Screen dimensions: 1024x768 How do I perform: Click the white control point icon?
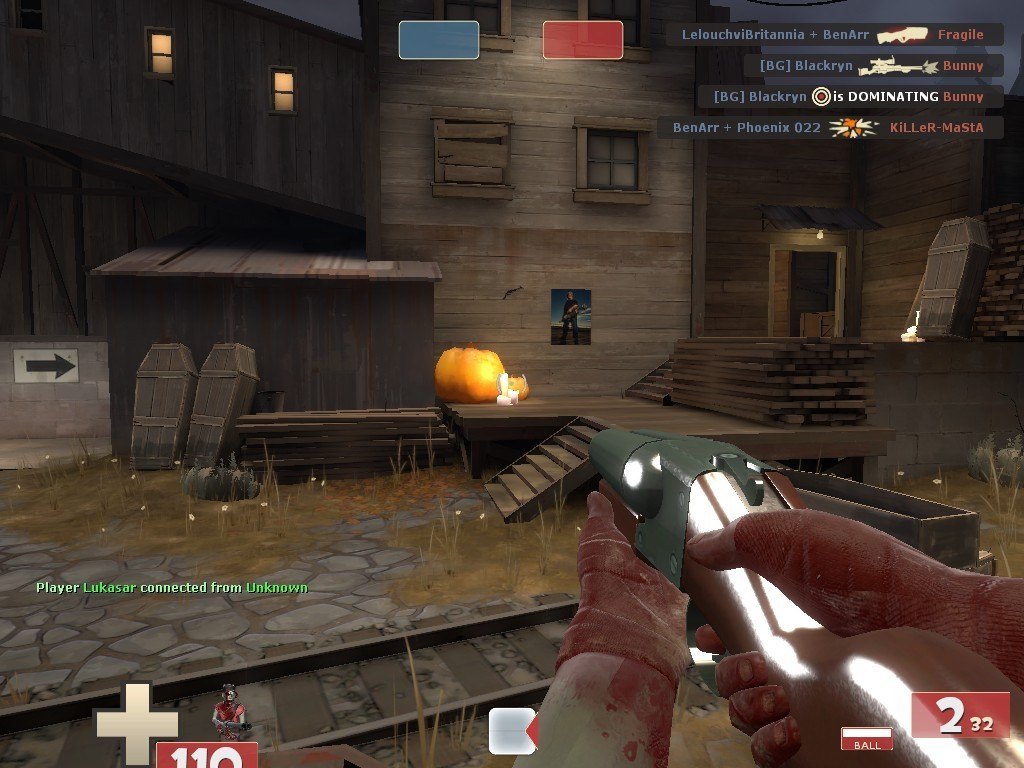tap(512, 730)
